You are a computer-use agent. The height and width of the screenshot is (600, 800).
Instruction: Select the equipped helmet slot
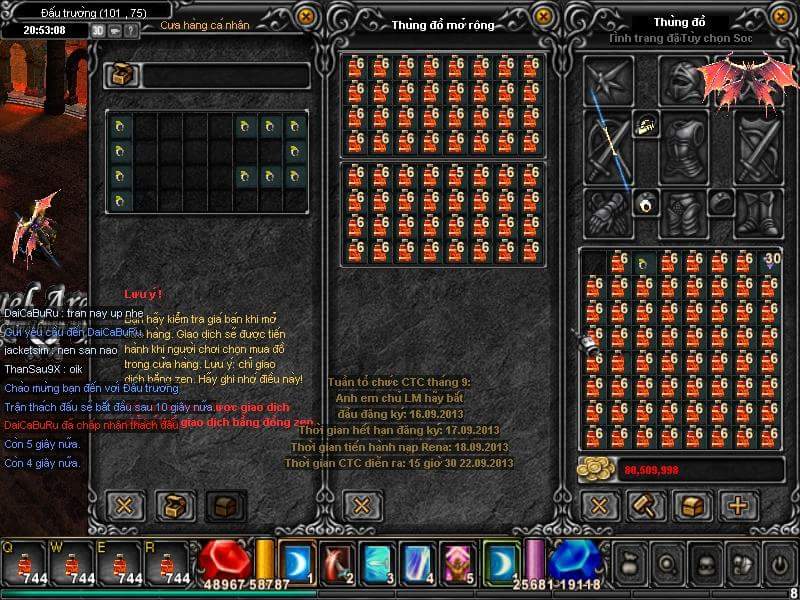[684, 81]
